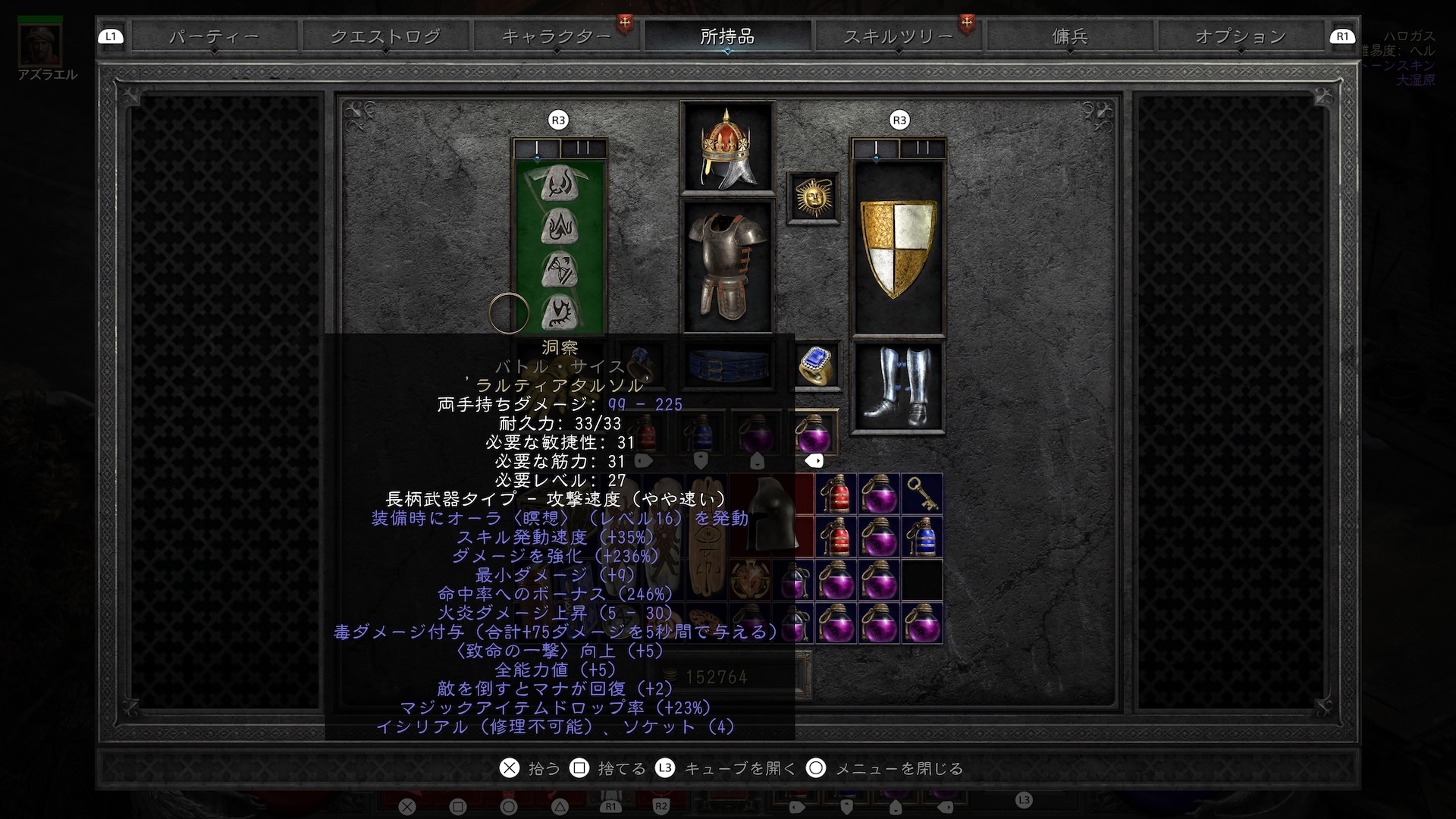Click the equipped plate body armor
This screenshot has width=1456, height=819.
tap(727, 265)
